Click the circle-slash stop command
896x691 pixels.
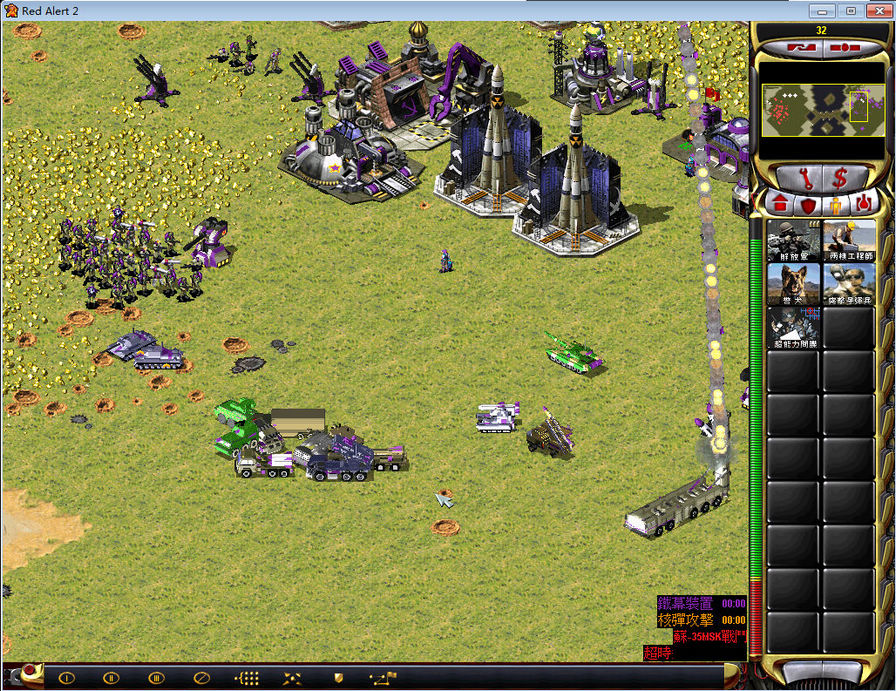tap(202, 678)
